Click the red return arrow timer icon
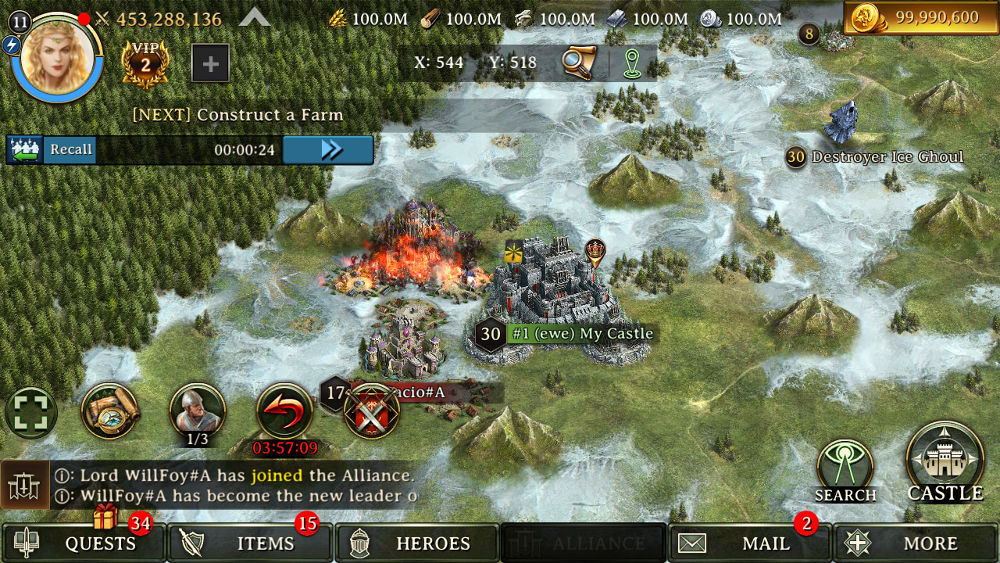1000x563 pixels. click(285, 413)
